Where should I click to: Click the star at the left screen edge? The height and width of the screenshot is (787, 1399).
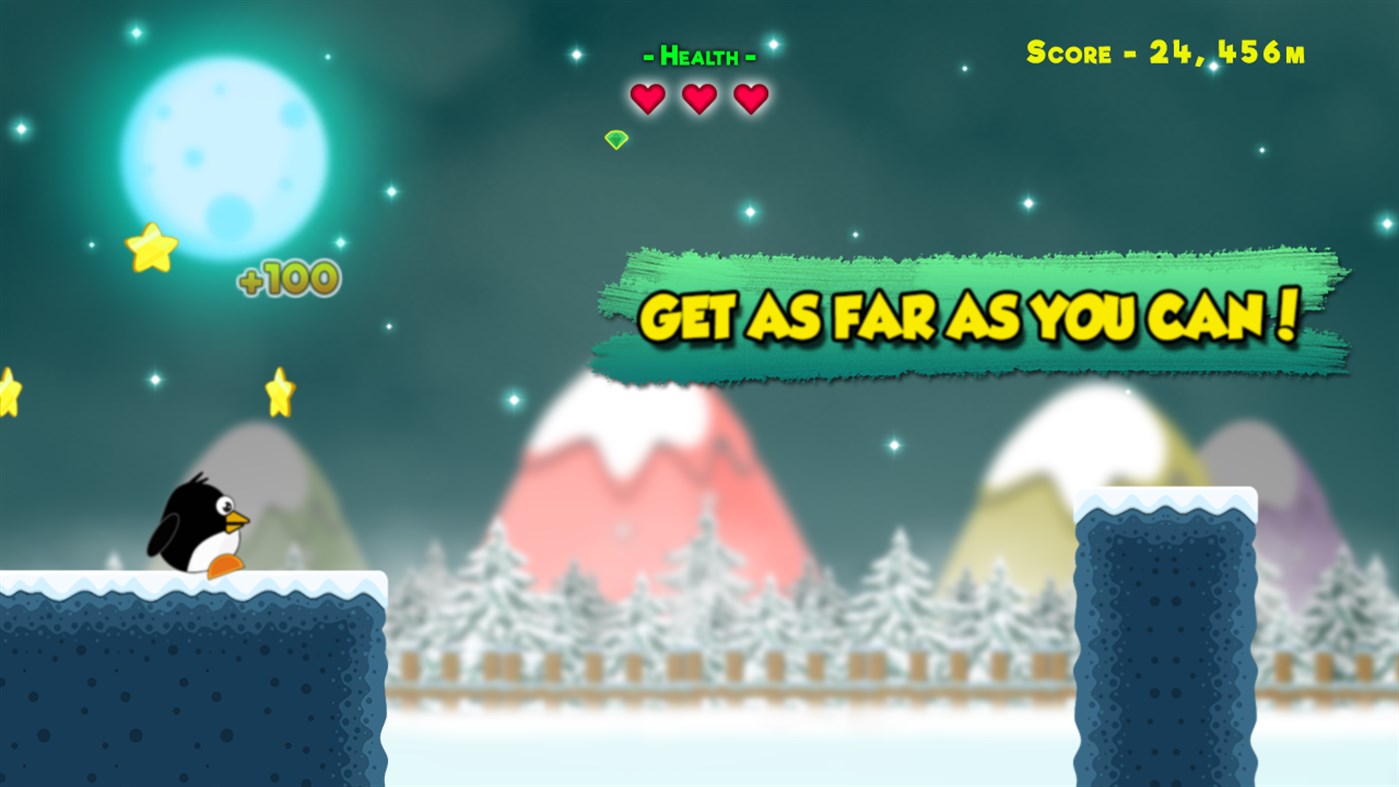8,390
